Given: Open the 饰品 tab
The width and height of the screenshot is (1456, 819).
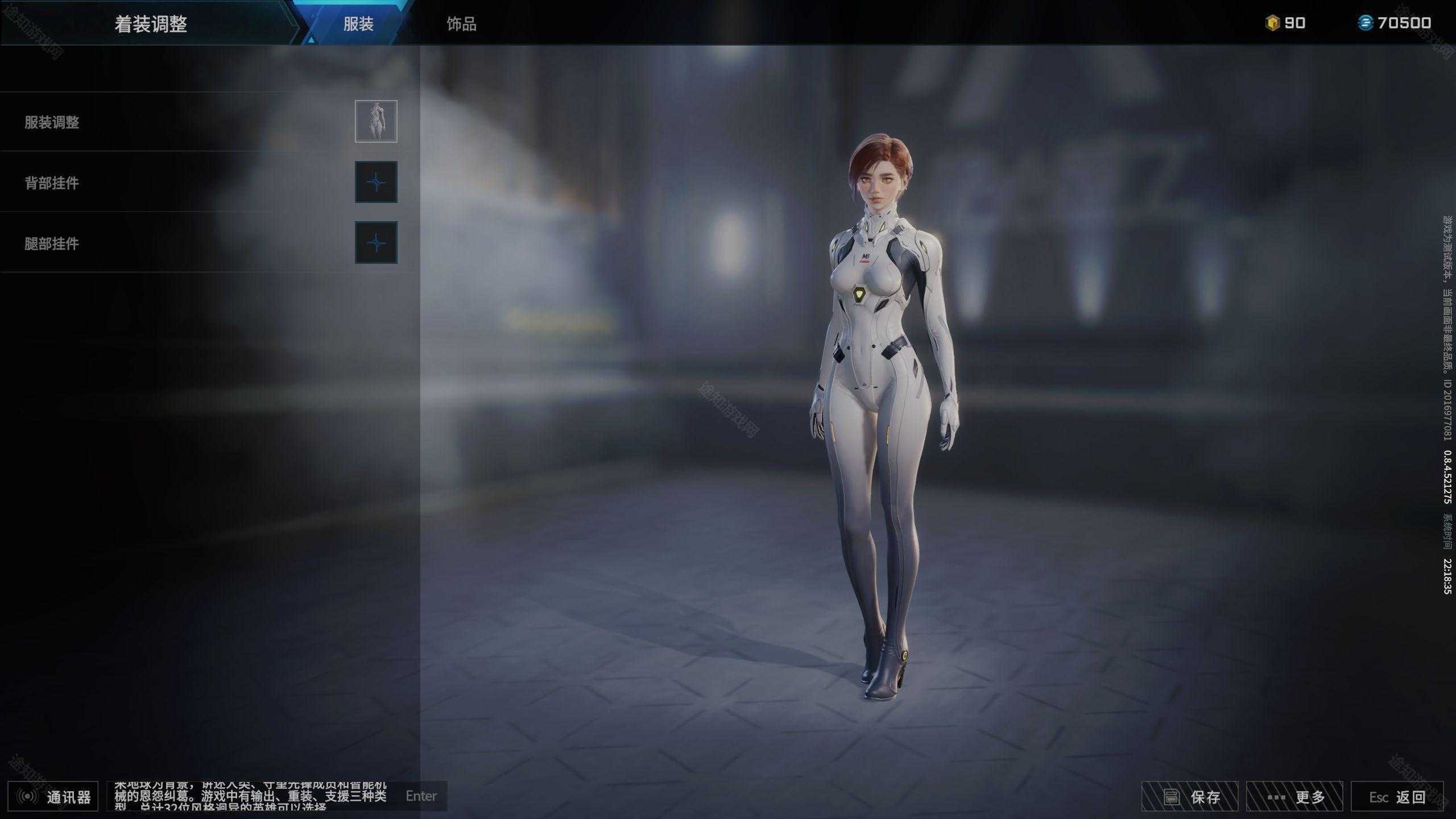Looking at the screenshot, I should (x=461, y=24).
